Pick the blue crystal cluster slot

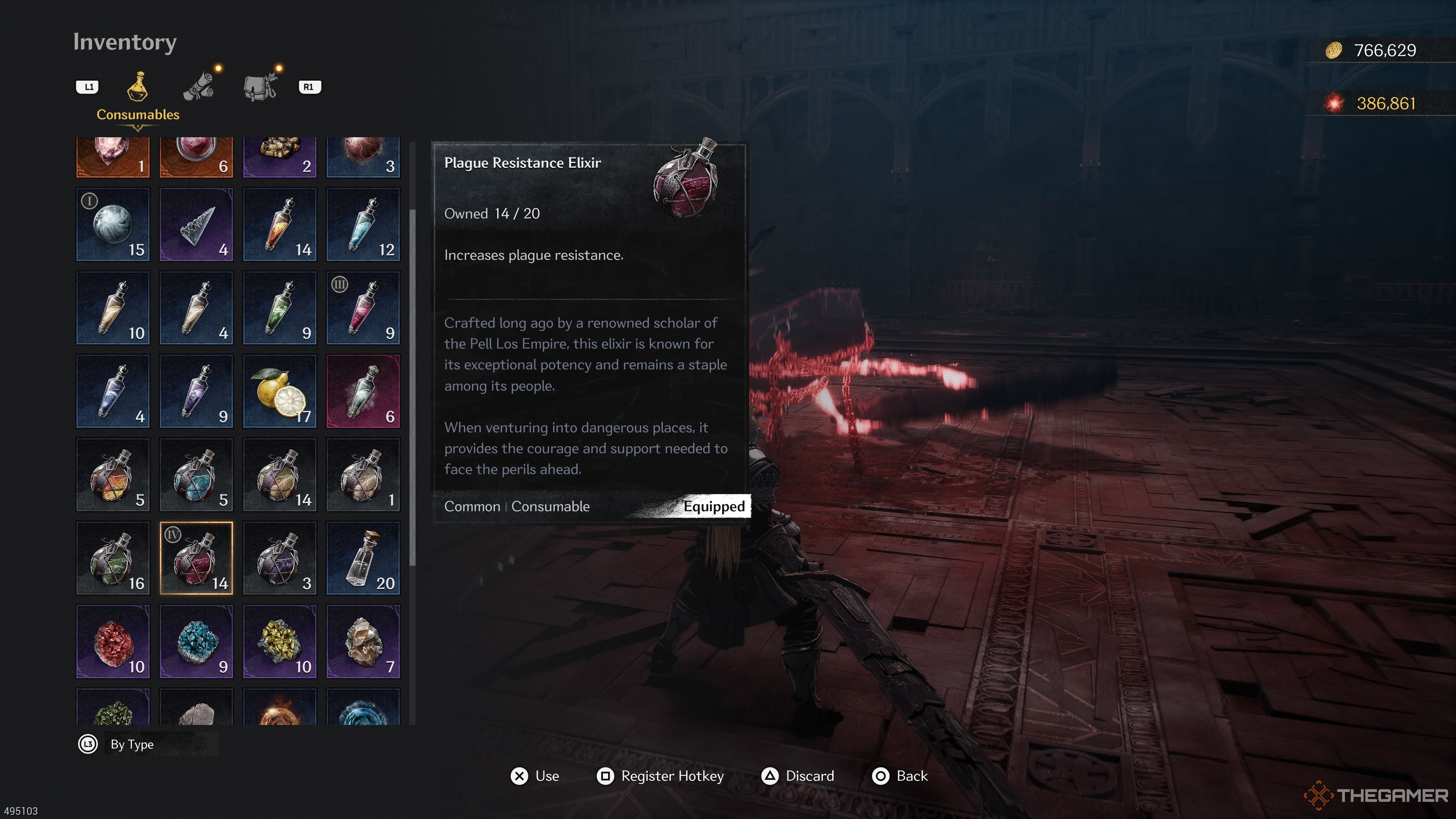(x=196, y=642)
